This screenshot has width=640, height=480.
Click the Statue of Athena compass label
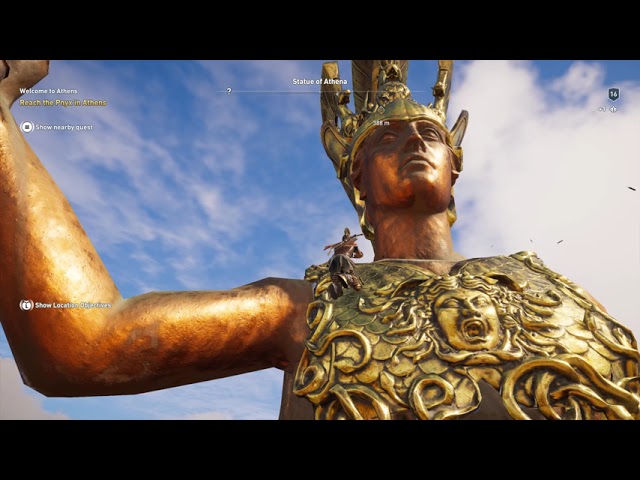click(x=320, y=81)
